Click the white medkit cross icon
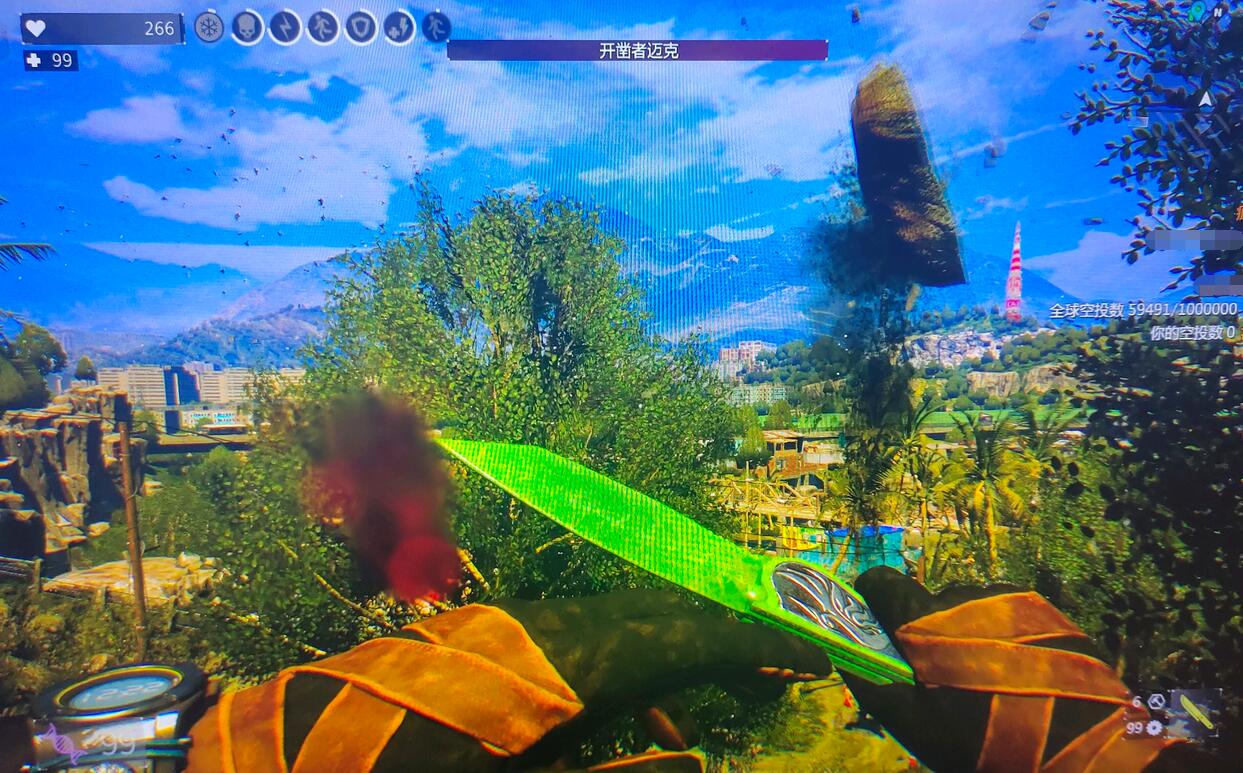This screenshot has height=773, width=1243. click(x=34, y=60)
